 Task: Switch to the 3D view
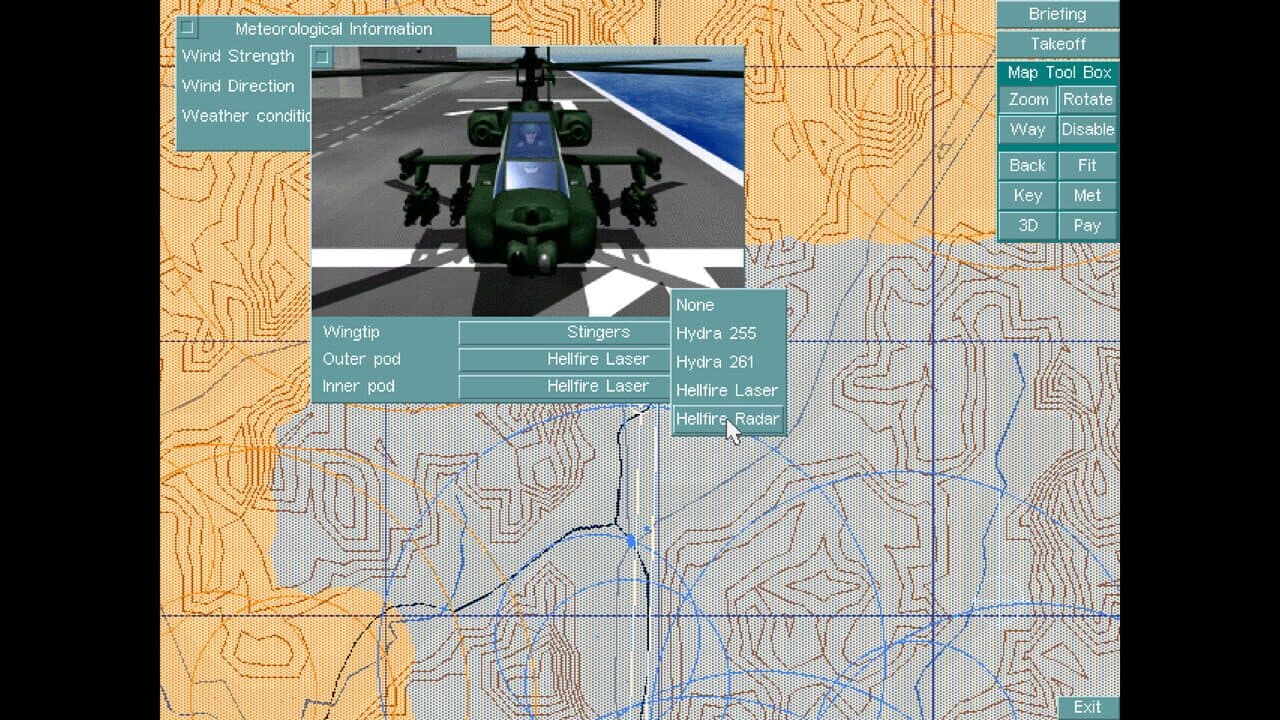[x=1026, y=226]
